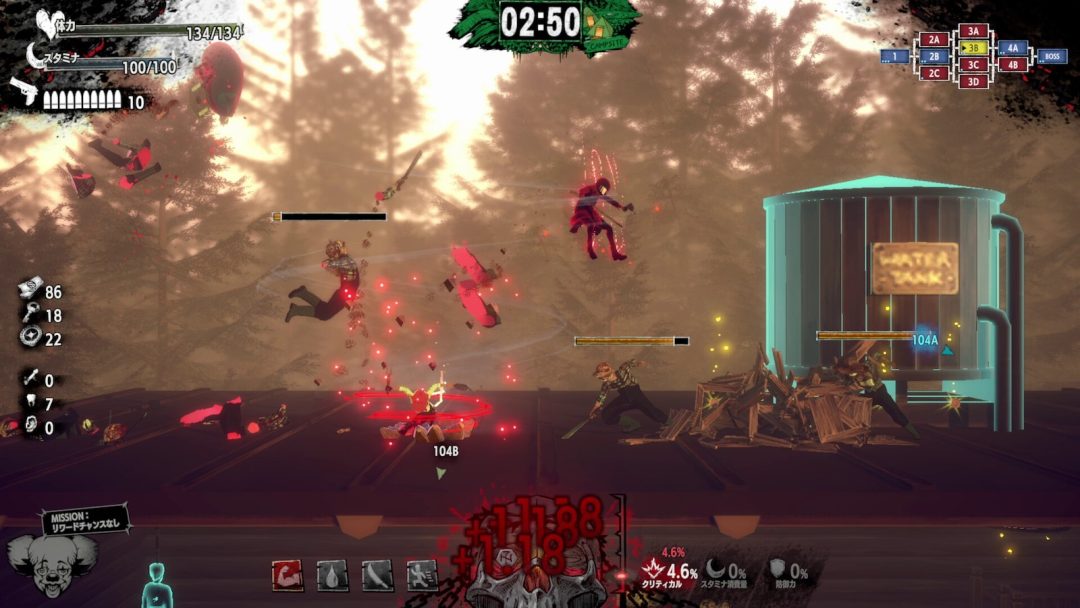Pick stage node 2C on the route map

(933, 73)
